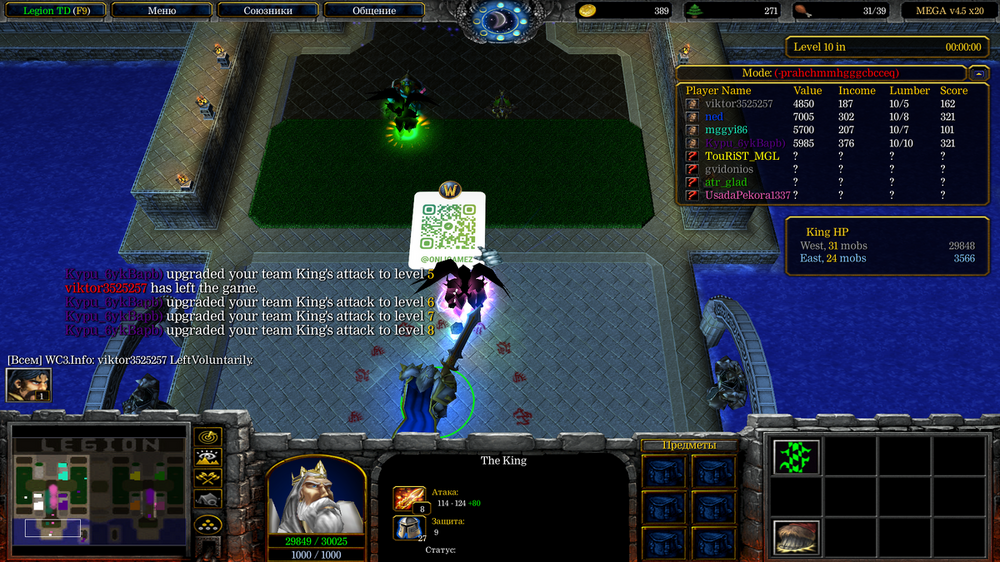
Task: Click the food supply drumstick icon
Action: (x=802, y=11)
